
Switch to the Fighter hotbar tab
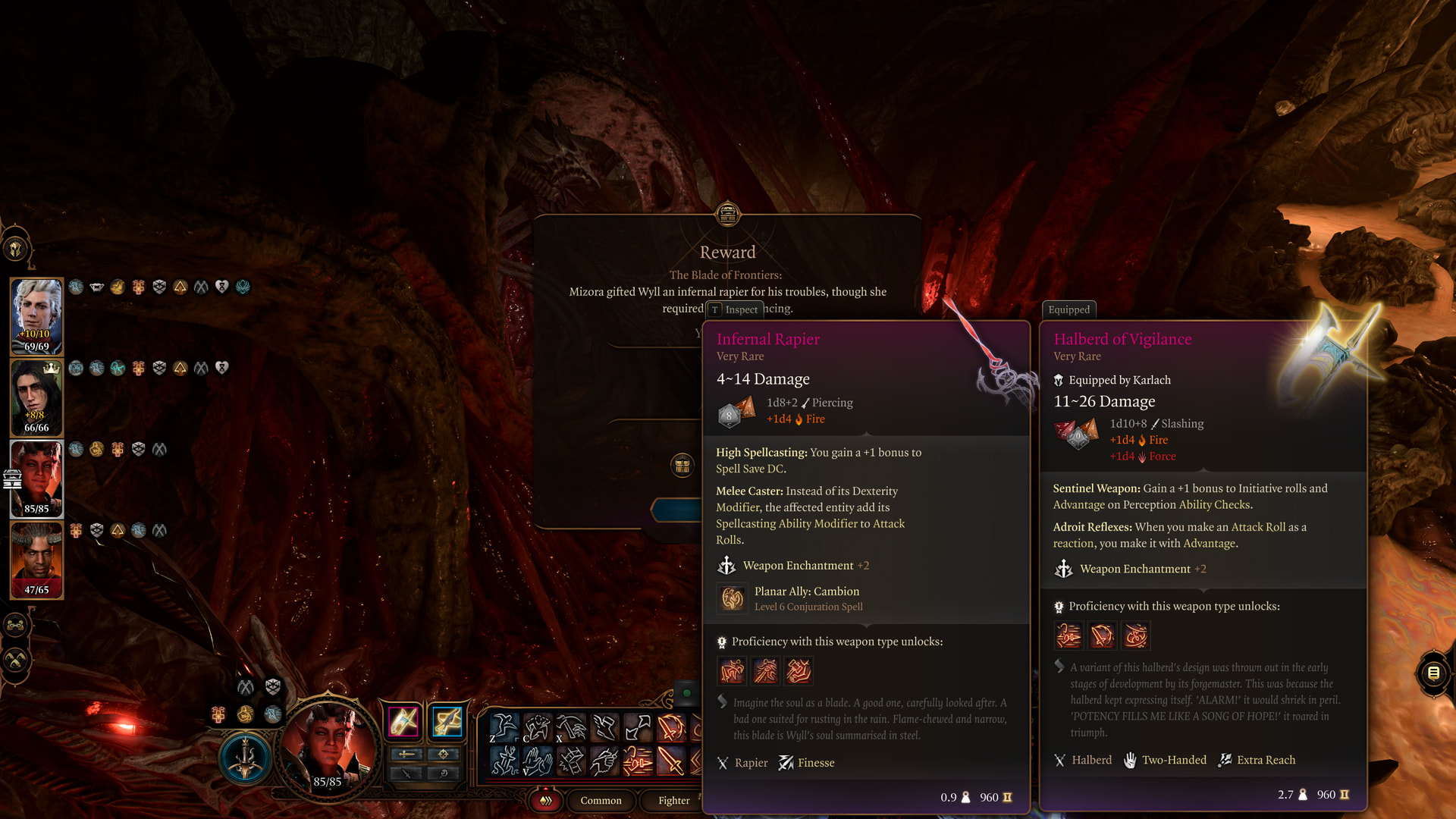pyautogui.click(x=673, y=800)
